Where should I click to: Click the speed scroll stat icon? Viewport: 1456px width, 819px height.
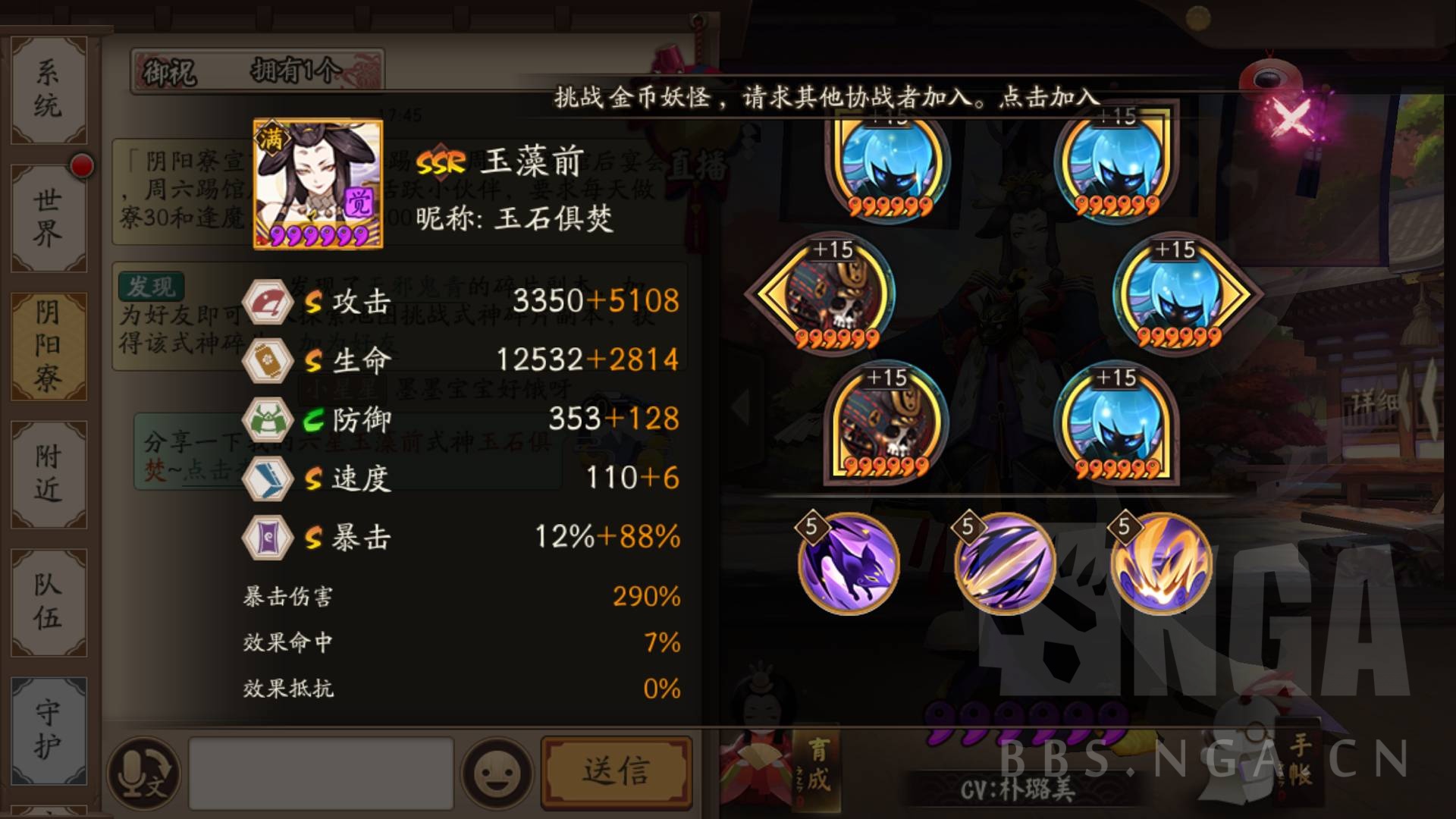(x=267, y=479)
